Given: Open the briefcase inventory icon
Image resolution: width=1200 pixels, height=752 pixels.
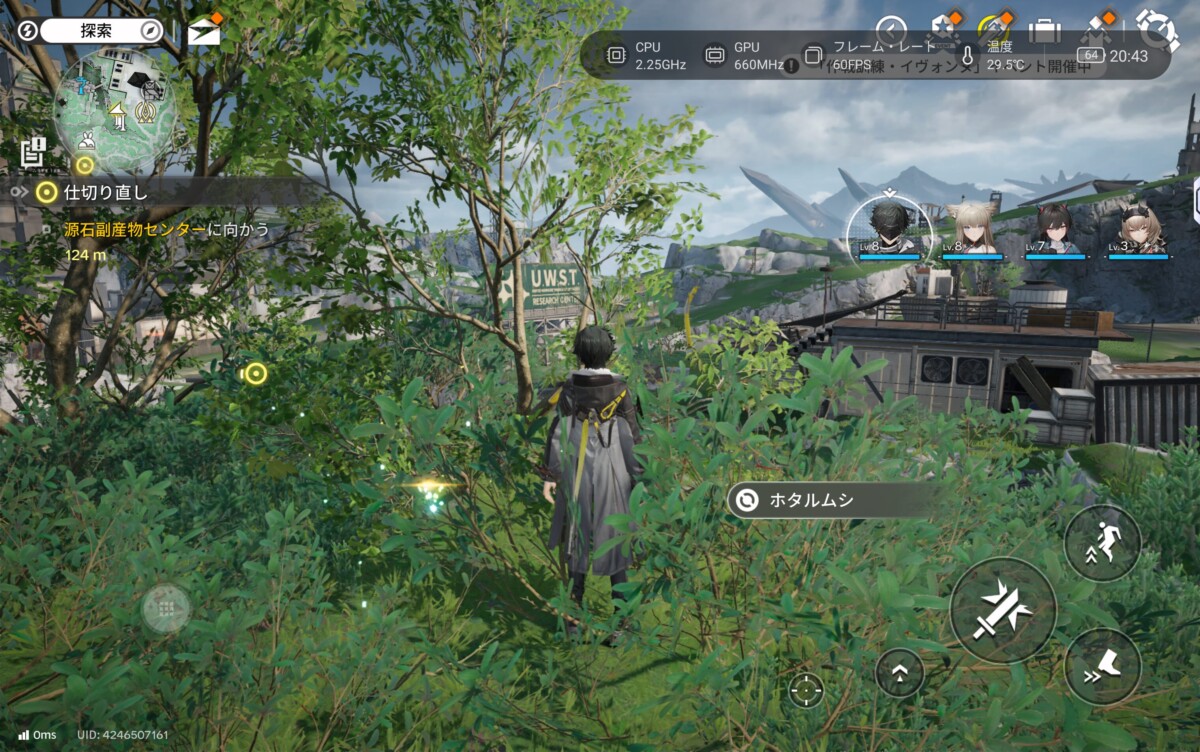Looking at the screenshot, I should [x=1045, y=31].
